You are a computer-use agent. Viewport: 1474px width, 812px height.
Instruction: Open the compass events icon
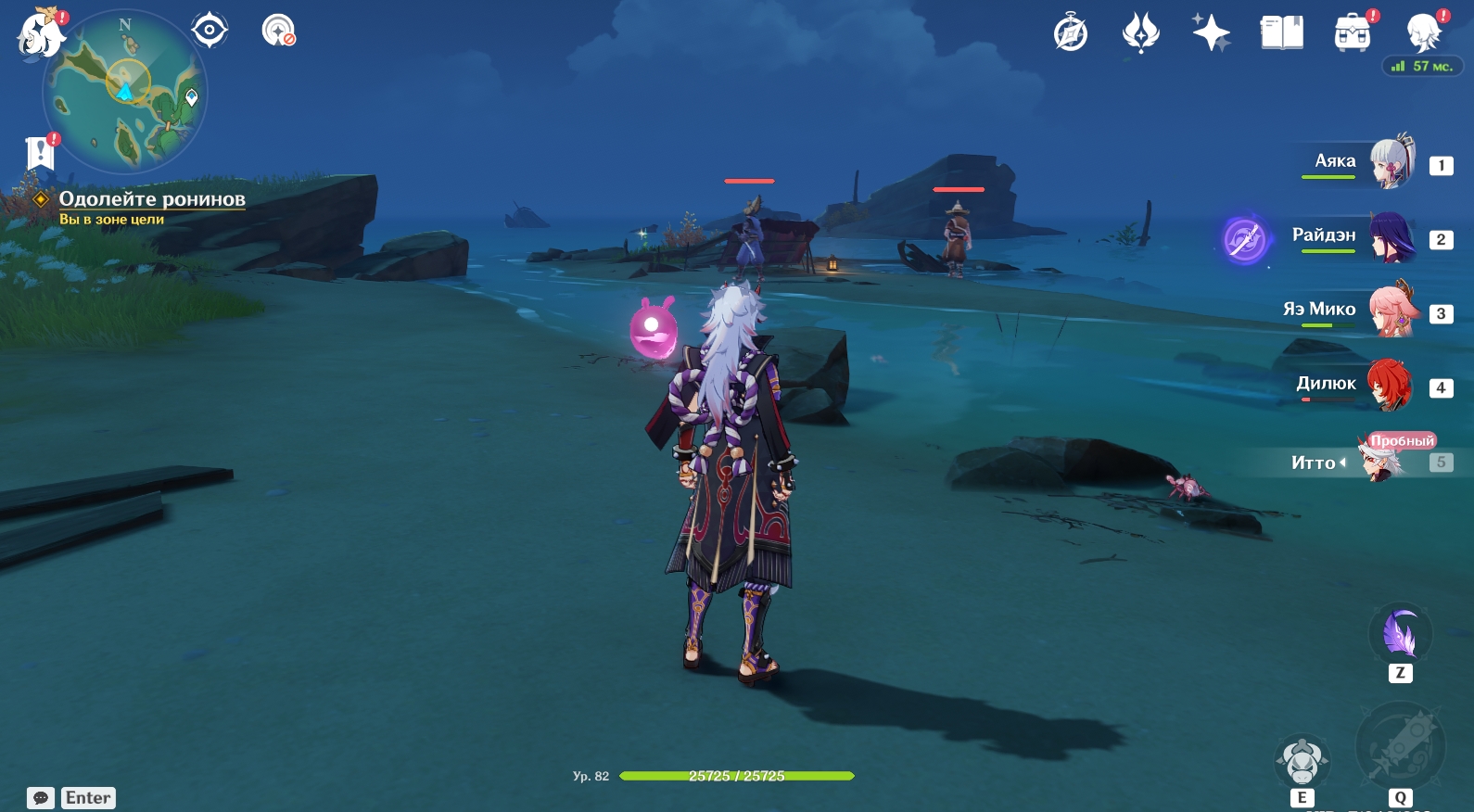(1071, 33)
